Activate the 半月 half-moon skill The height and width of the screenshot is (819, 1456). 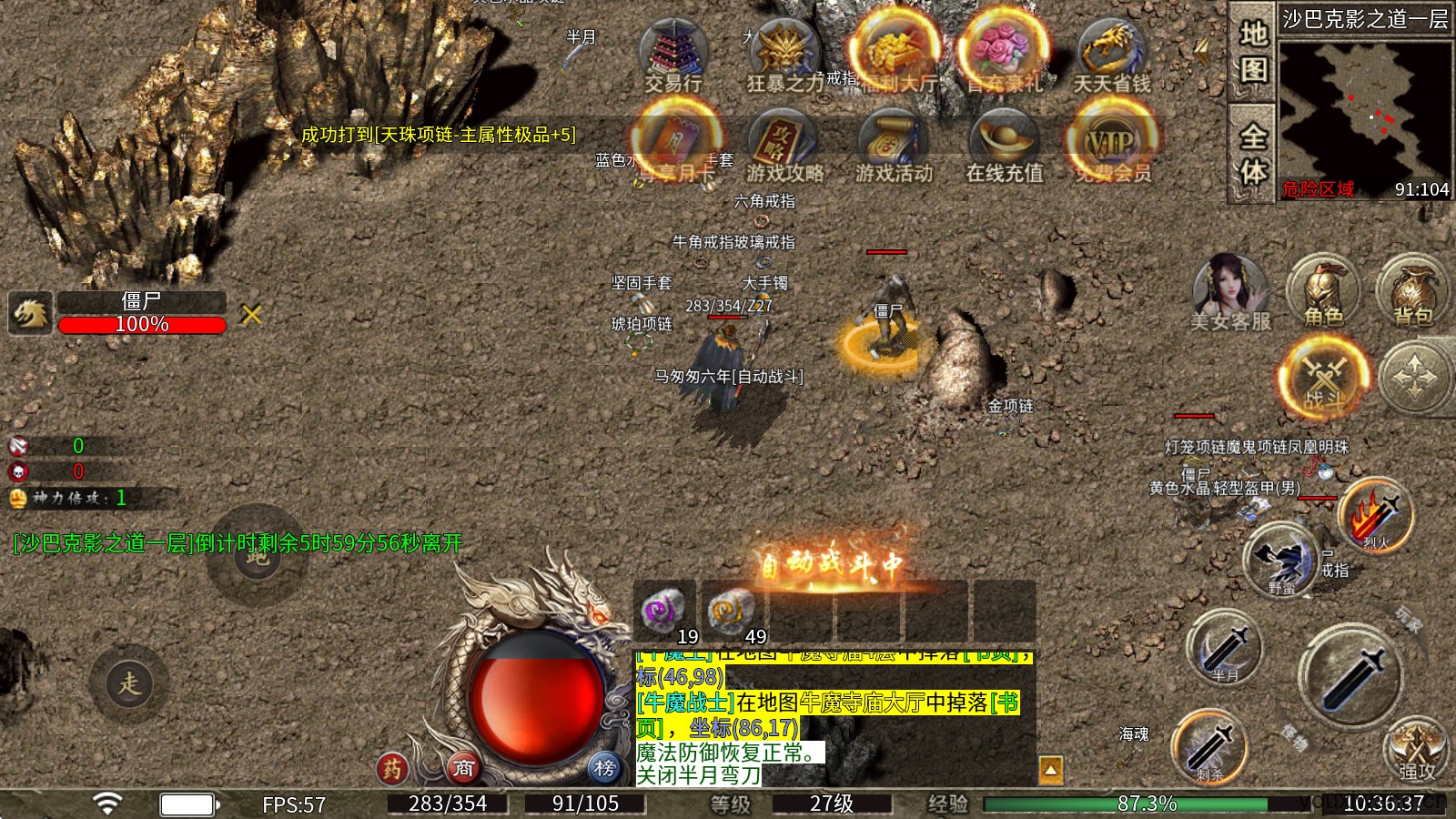tap(1225, 648)
